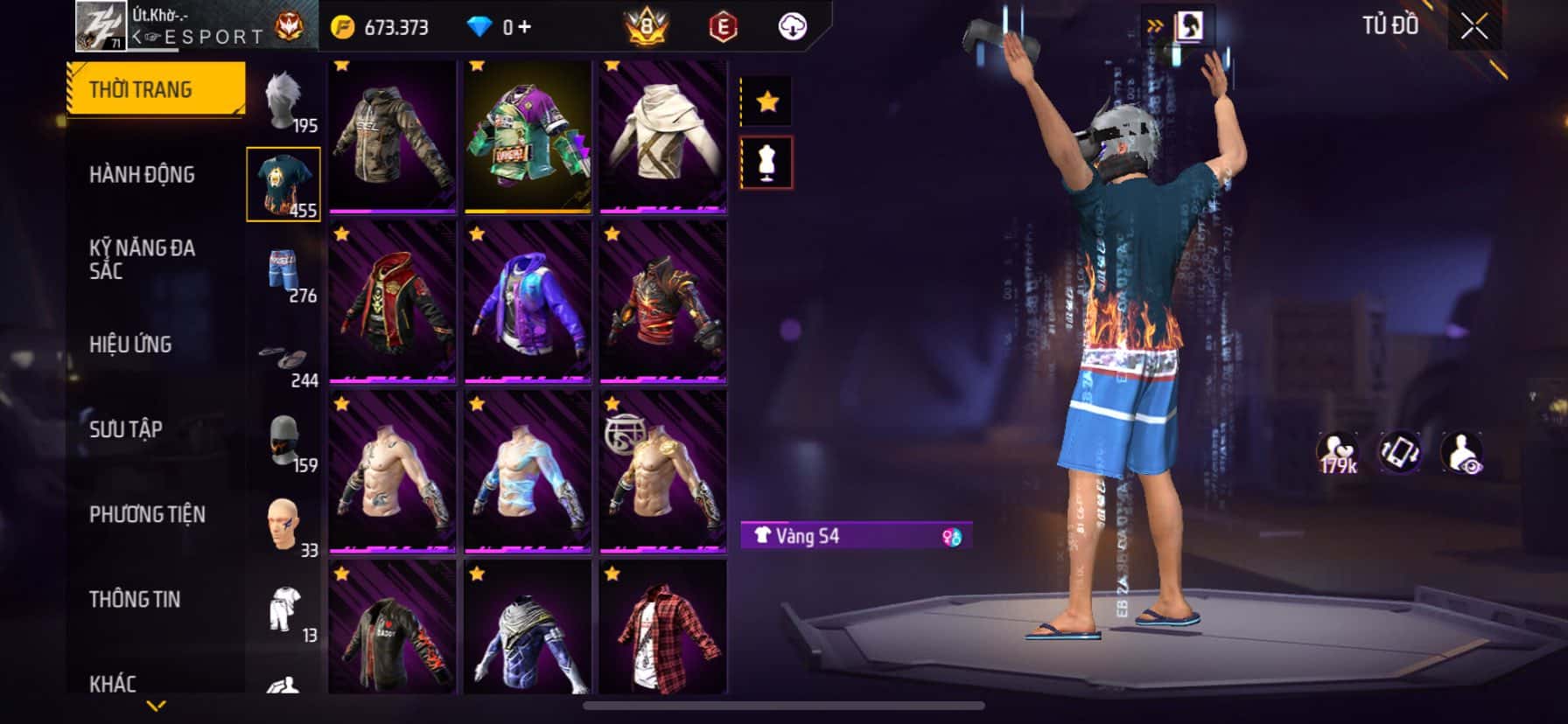Image resolution: width=1568 pixels, height=724 pixels.
Task: Select the mask category with 159 items
Action: (x=284, y=441)
